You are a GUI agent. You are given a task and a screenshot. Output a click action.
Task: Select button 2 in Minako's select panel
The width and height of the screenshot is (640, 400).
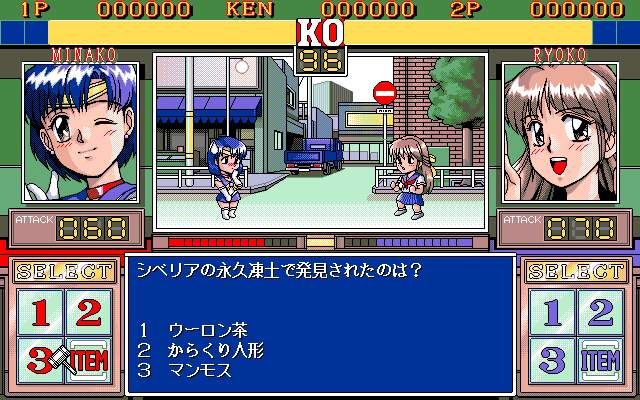tap(88, 313)
